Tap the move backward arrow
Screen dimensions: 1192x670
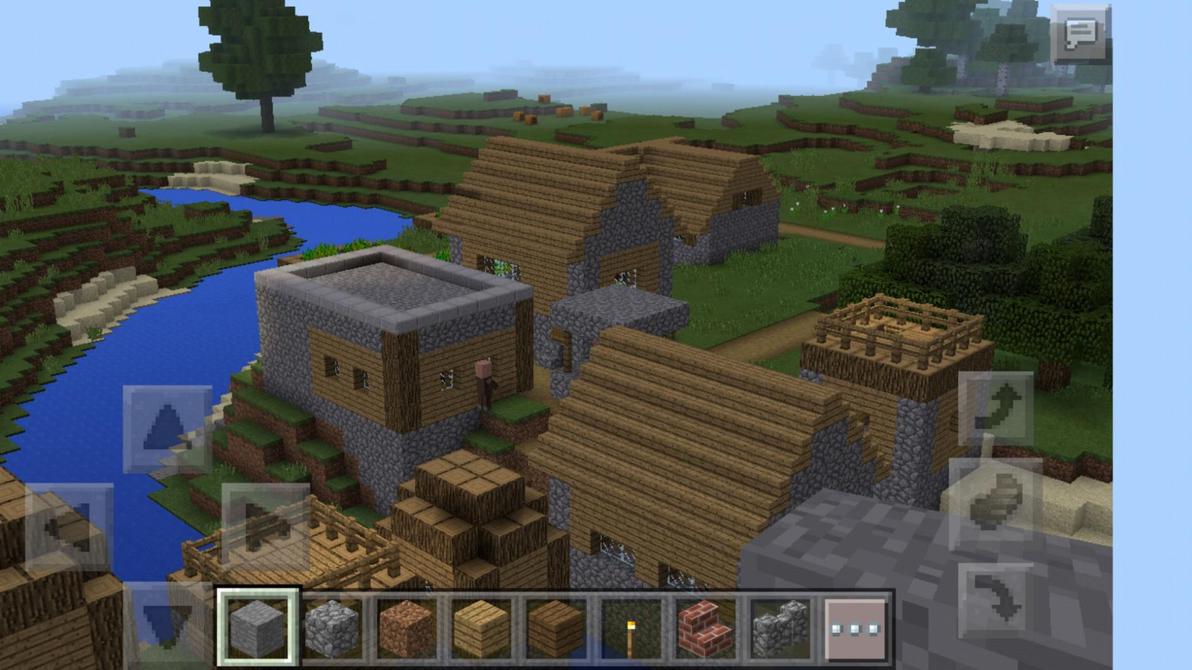[x=167, y=620]
